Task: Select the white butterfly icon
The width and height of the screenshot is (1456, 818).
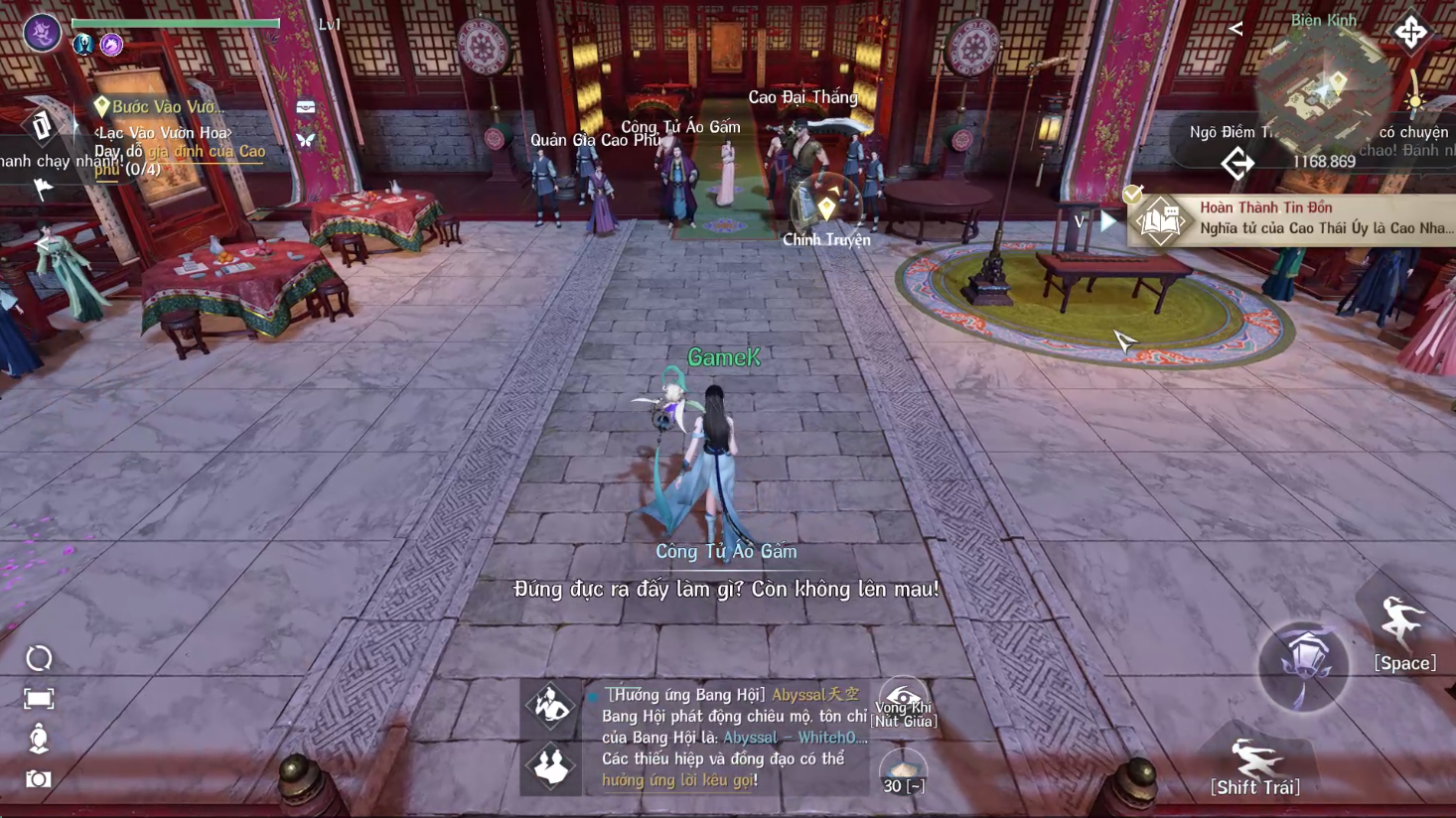Action: pyautogui.click(x=306, y=140)
